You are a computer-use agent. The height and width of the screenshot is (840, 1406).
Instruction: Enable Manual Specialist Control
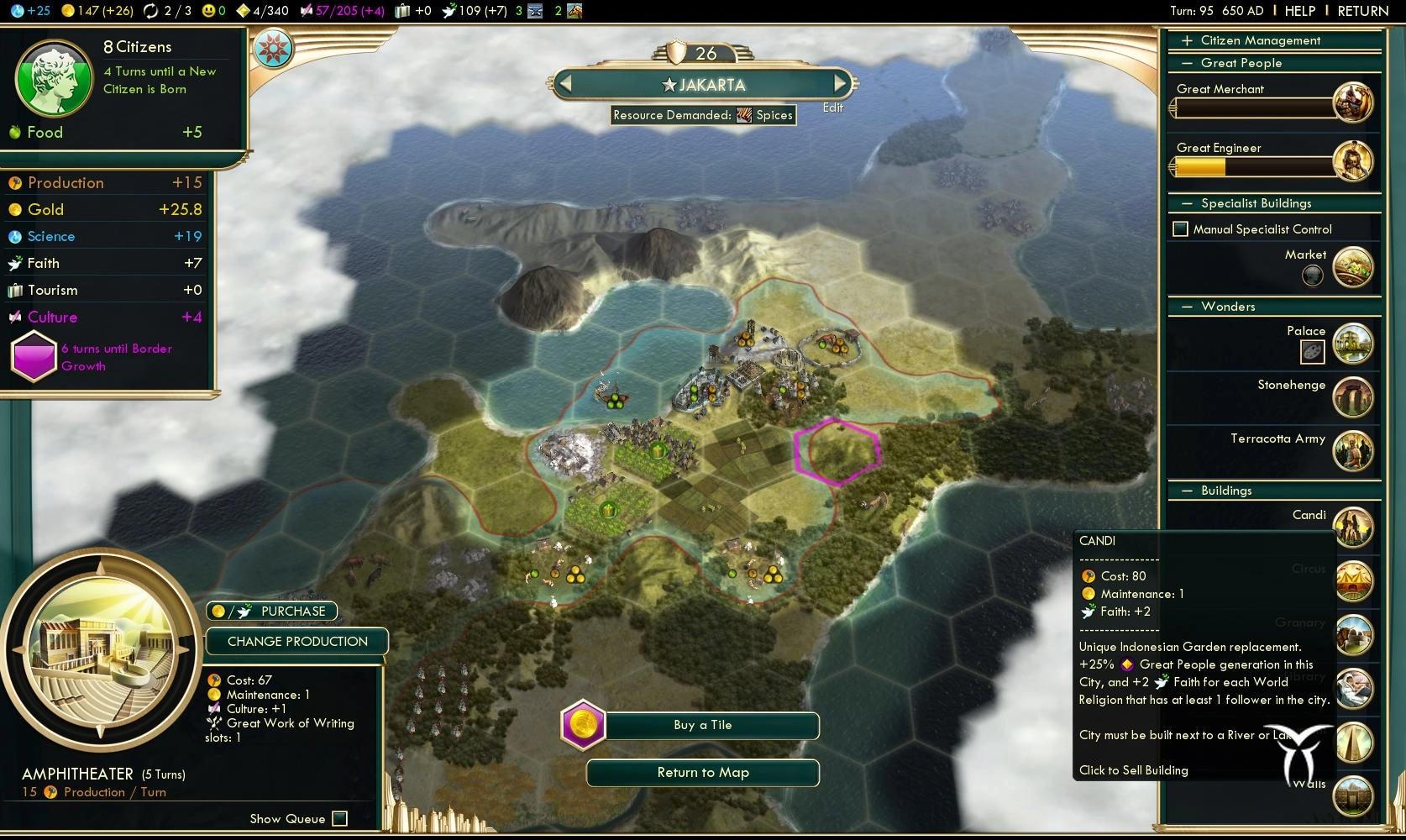(1181, 229)
